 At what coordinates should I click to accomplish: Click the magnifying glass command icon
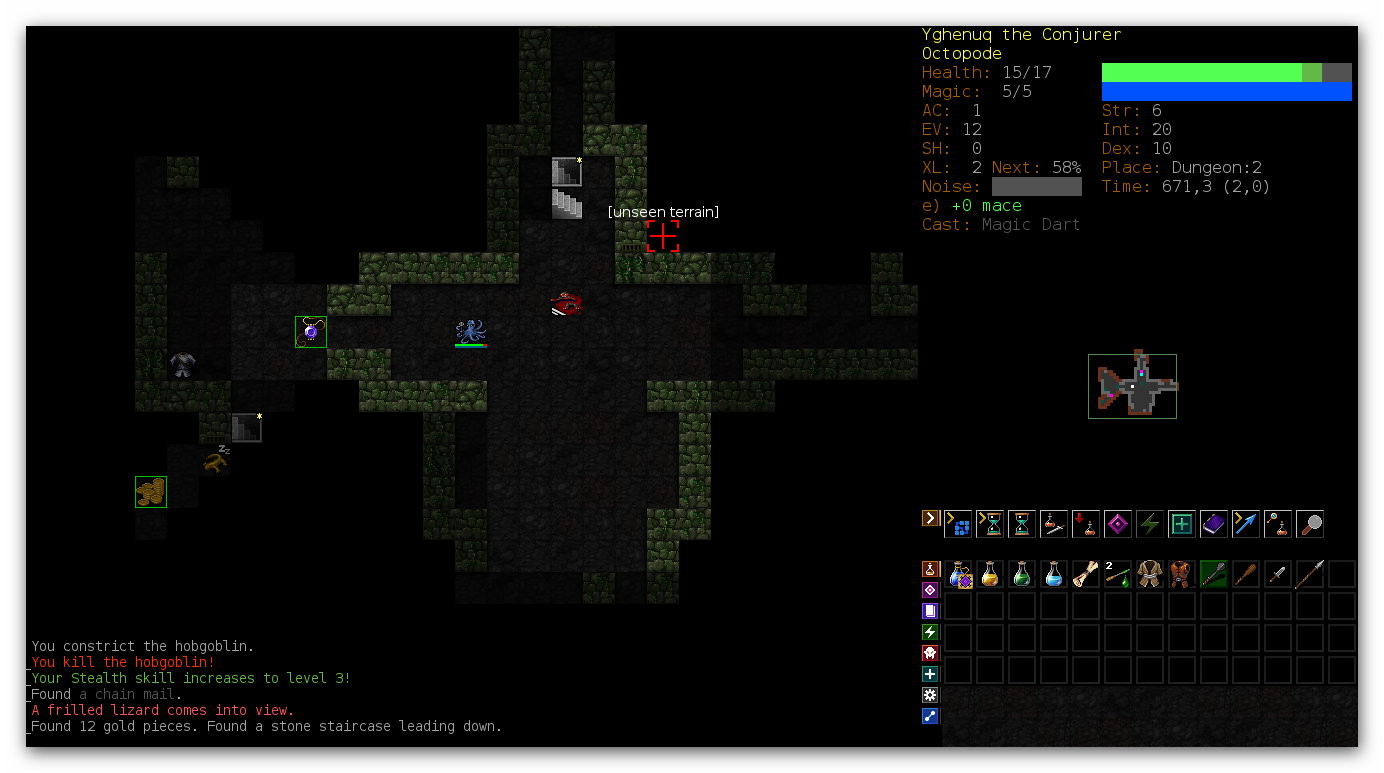coord(1310,523)
